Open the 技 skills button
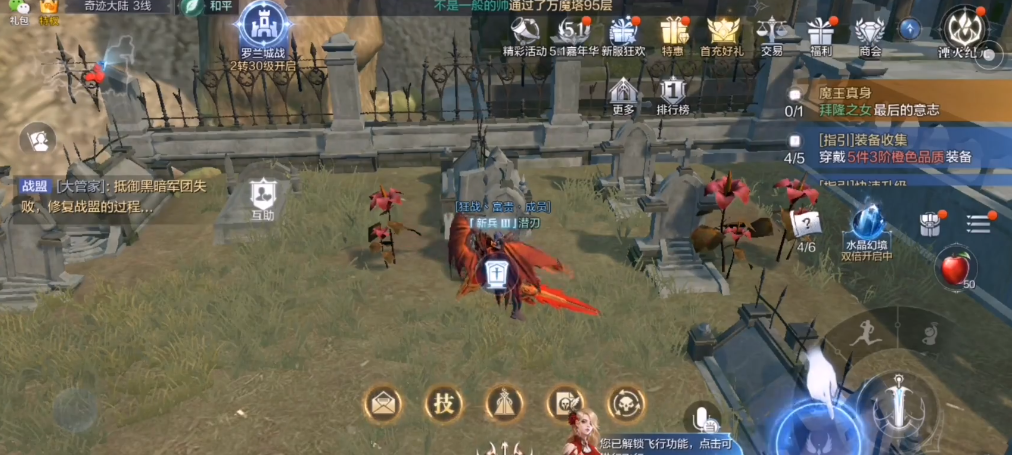 (x=443, y=403)
